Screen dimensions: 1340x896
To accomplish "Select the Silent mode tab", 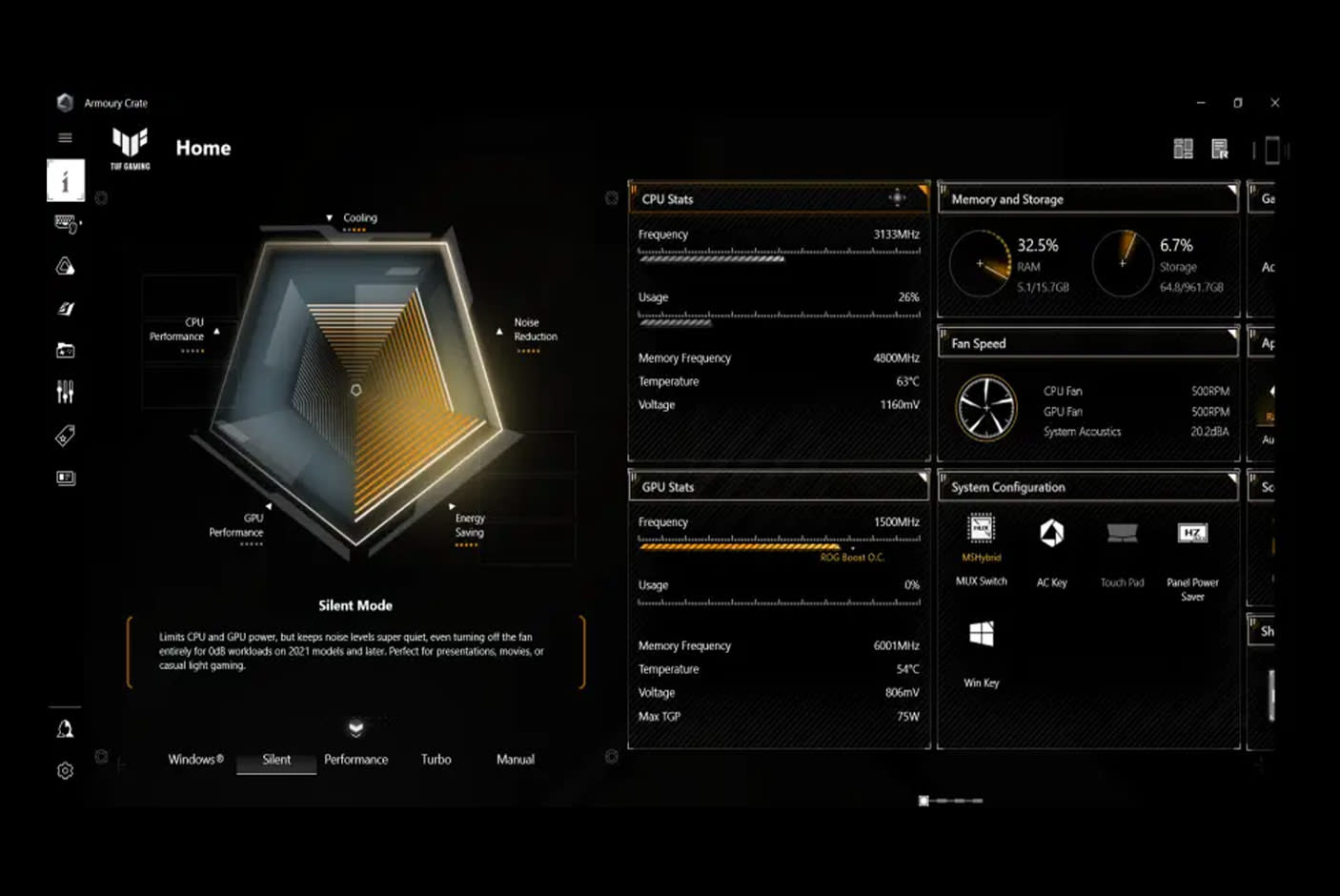I will click(276, 759).
